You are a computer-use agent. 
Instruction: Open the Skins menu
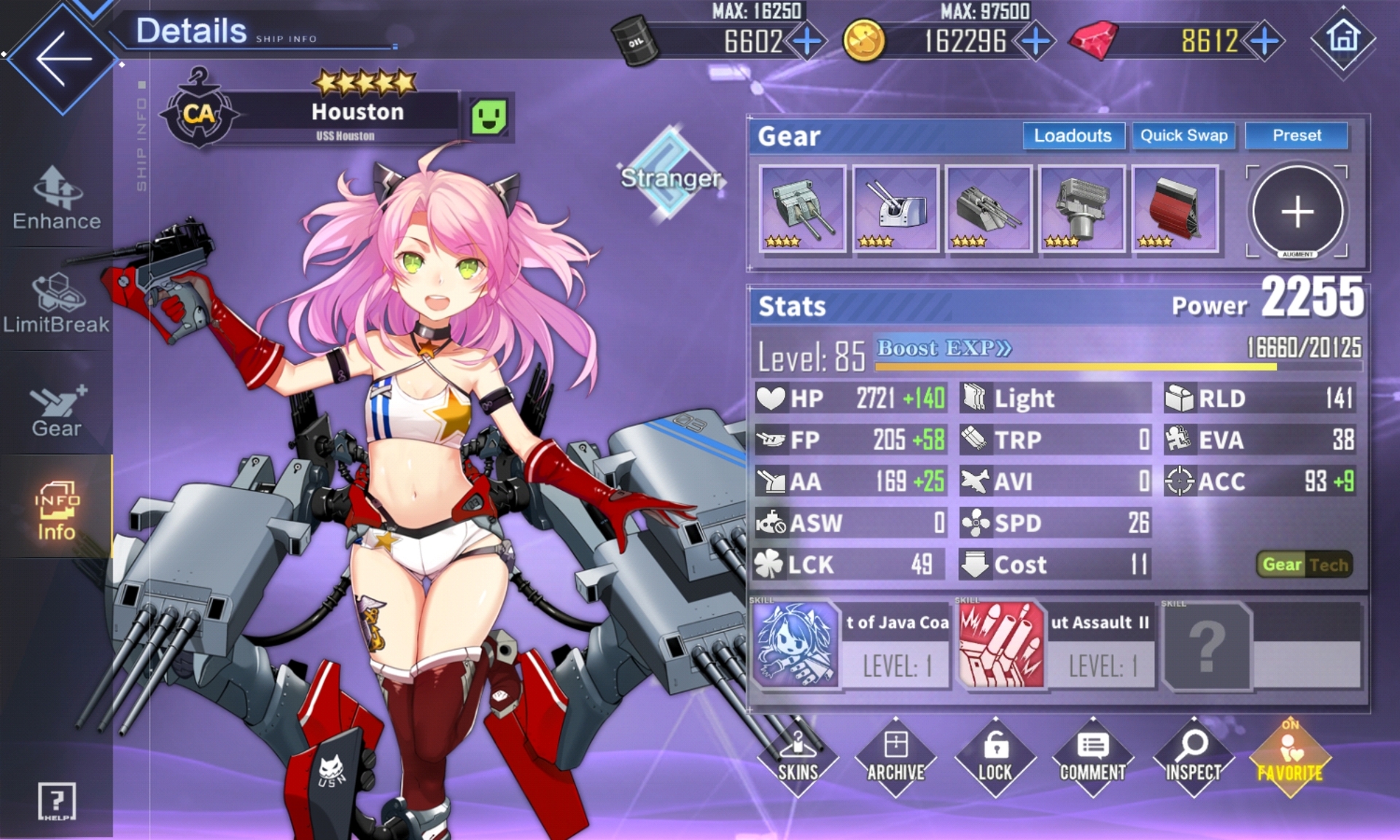click(798, 758)
